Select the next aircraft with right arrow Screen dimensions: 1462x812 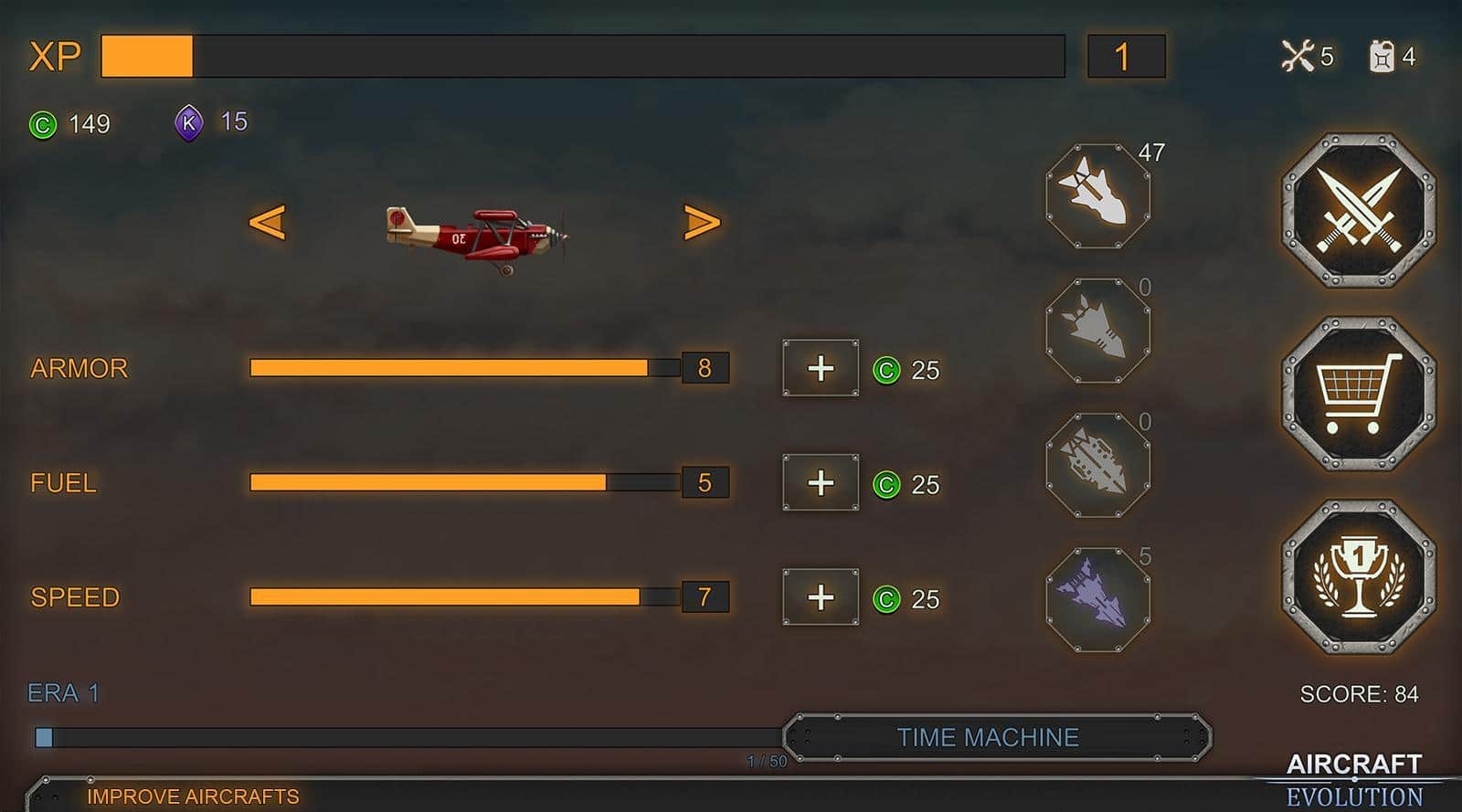point(702,222)
